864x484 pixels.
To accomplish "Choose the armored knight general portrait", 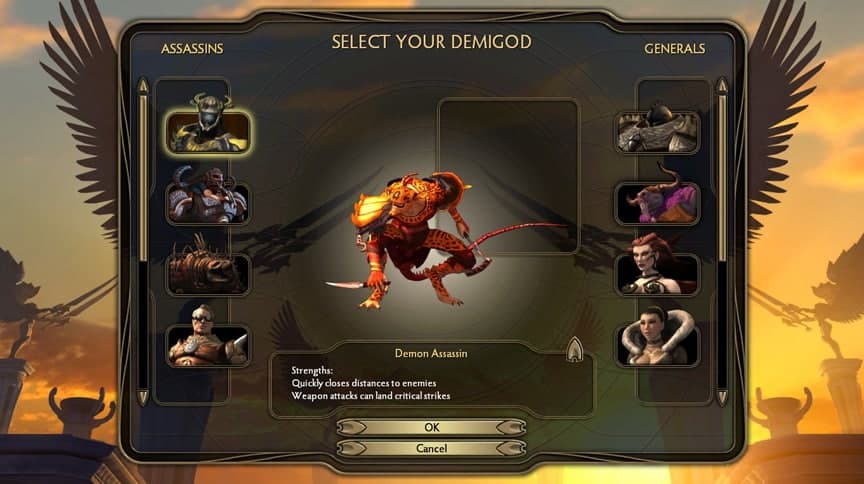I will click(657, 131).
